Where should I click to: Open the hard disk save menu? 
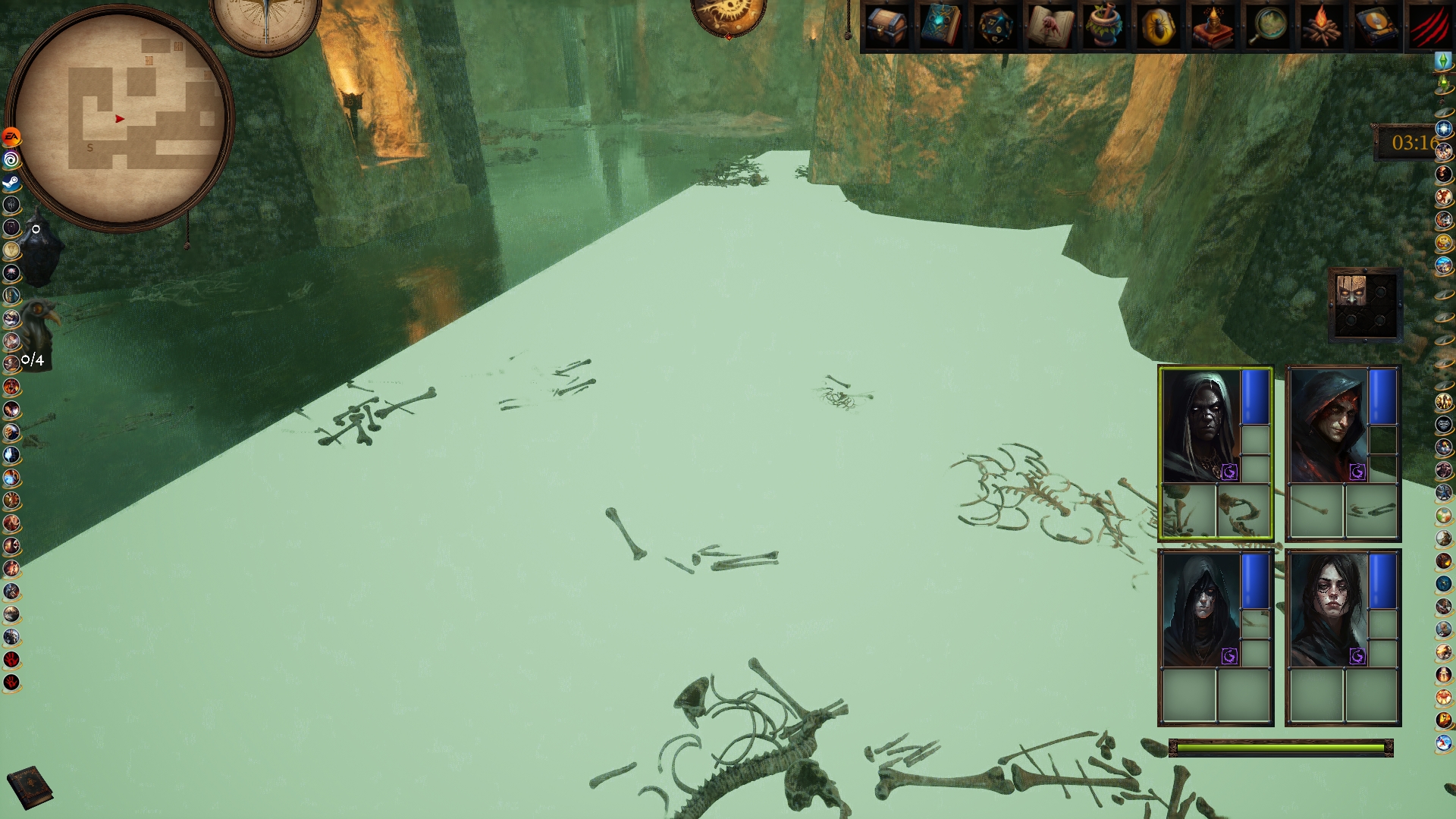point(1376,27)
